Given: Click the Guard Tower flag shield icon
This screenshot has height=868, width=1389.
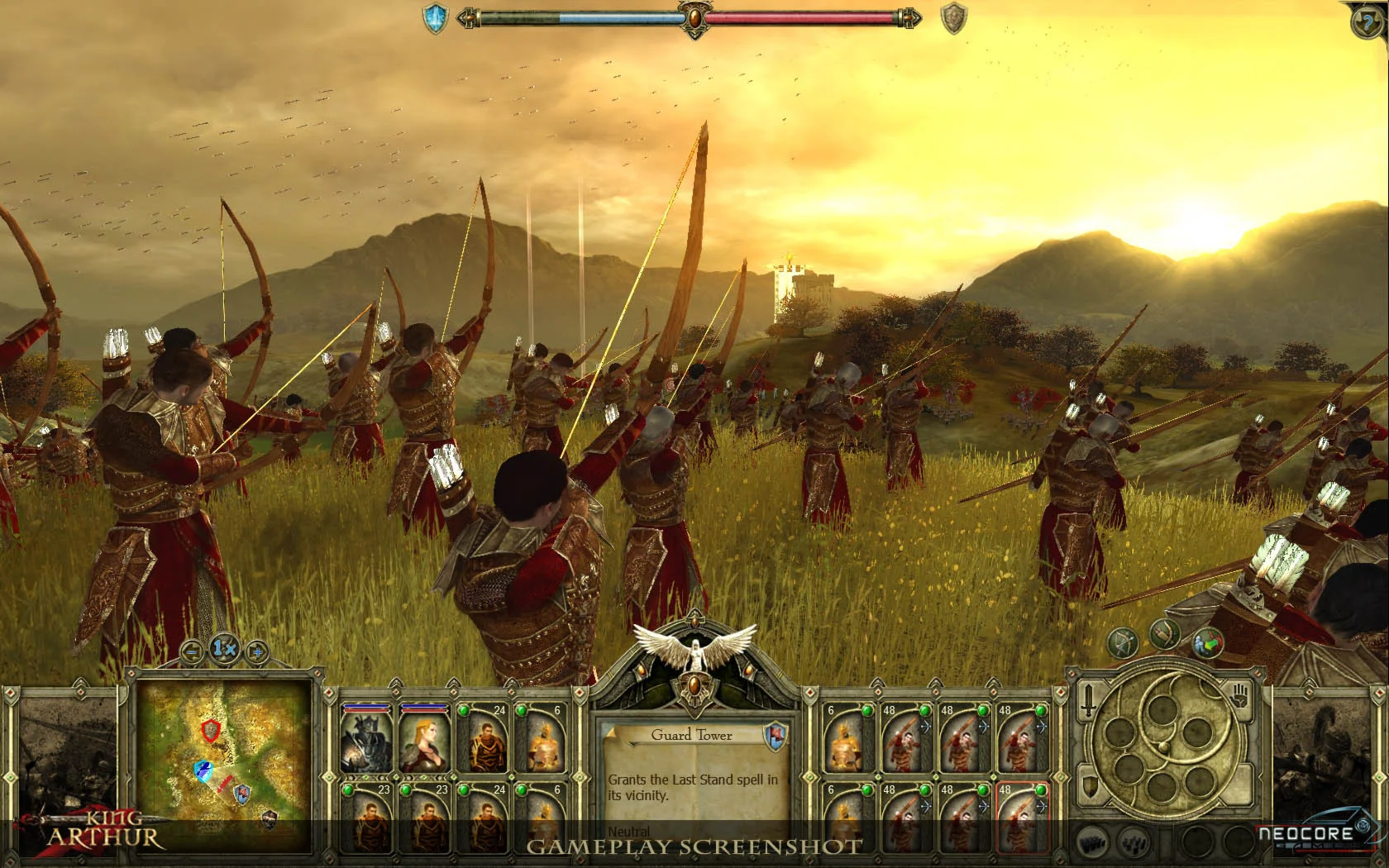Looking at the screenshot, I should [775, 734].
